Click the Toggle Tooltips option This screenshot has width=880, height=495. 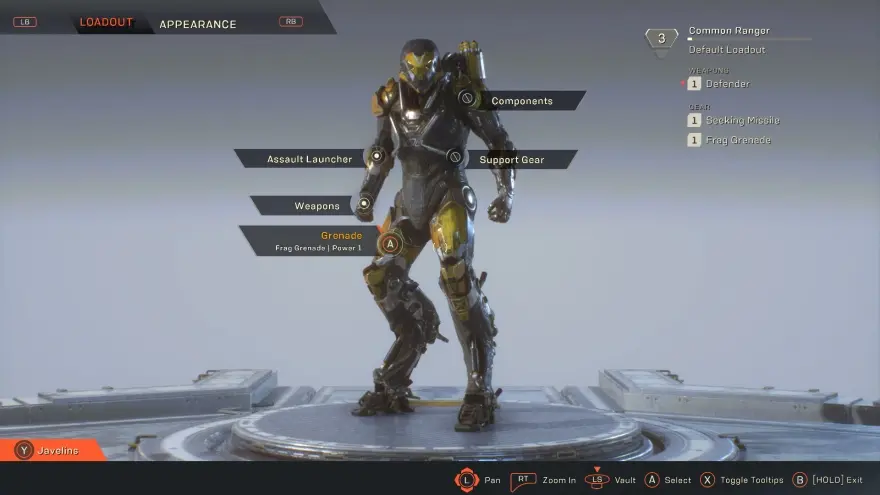click(x=743, y=480)
